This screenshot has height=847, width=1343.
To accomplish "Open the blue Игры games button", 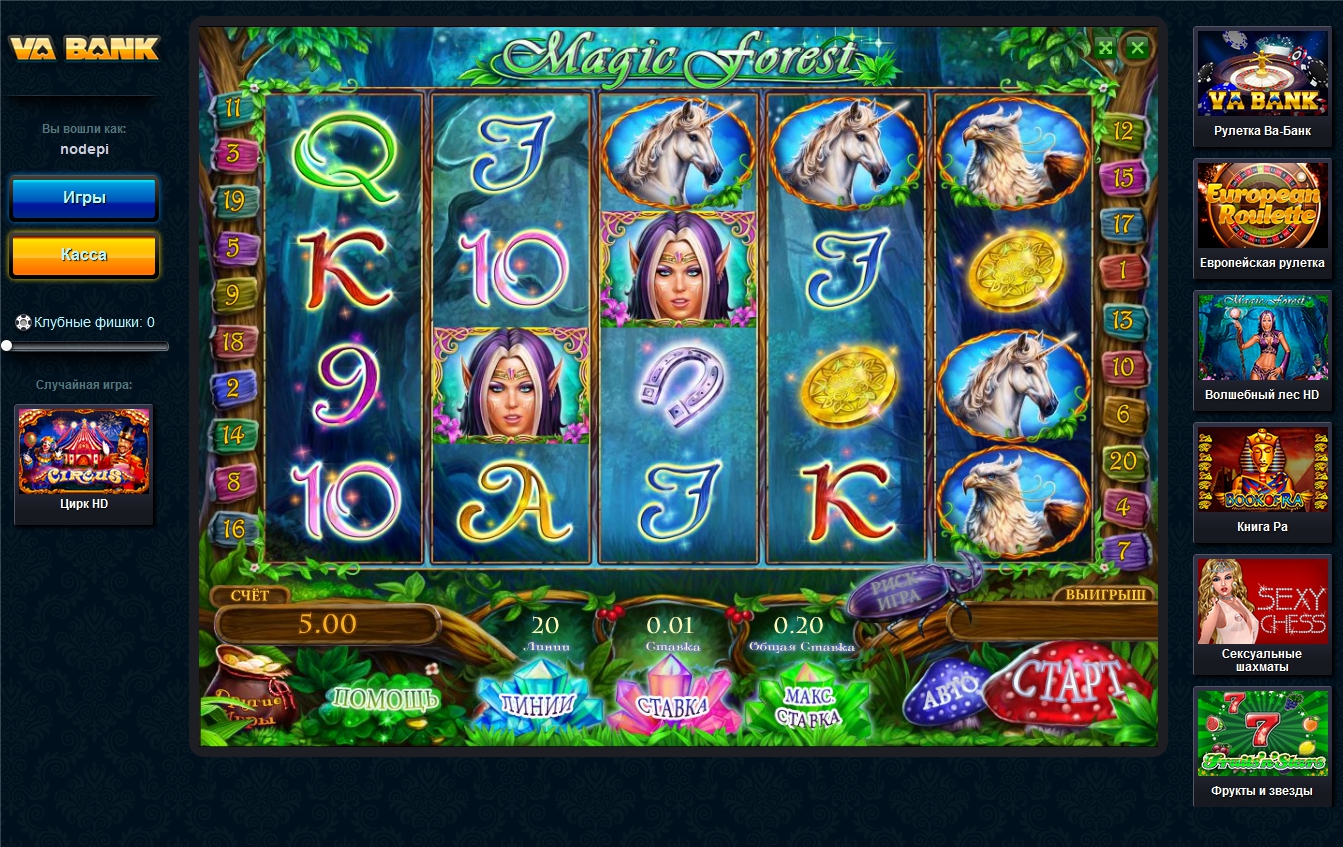I will pos(84,198).
